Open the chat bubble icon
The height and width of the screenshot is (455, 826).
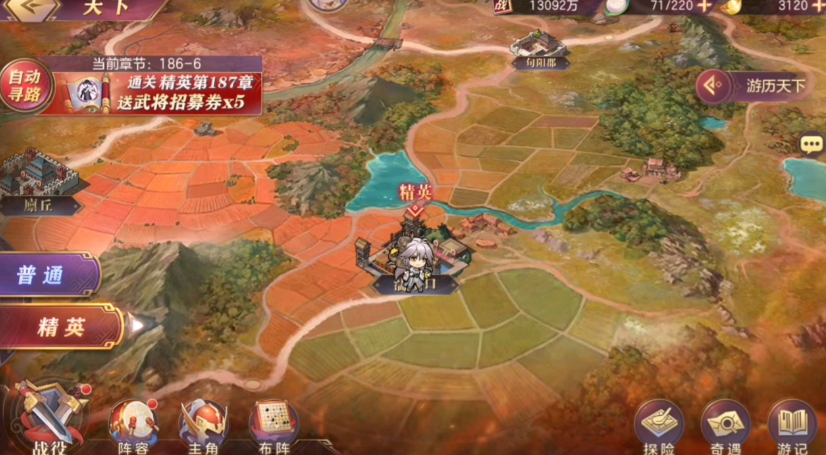811,146
